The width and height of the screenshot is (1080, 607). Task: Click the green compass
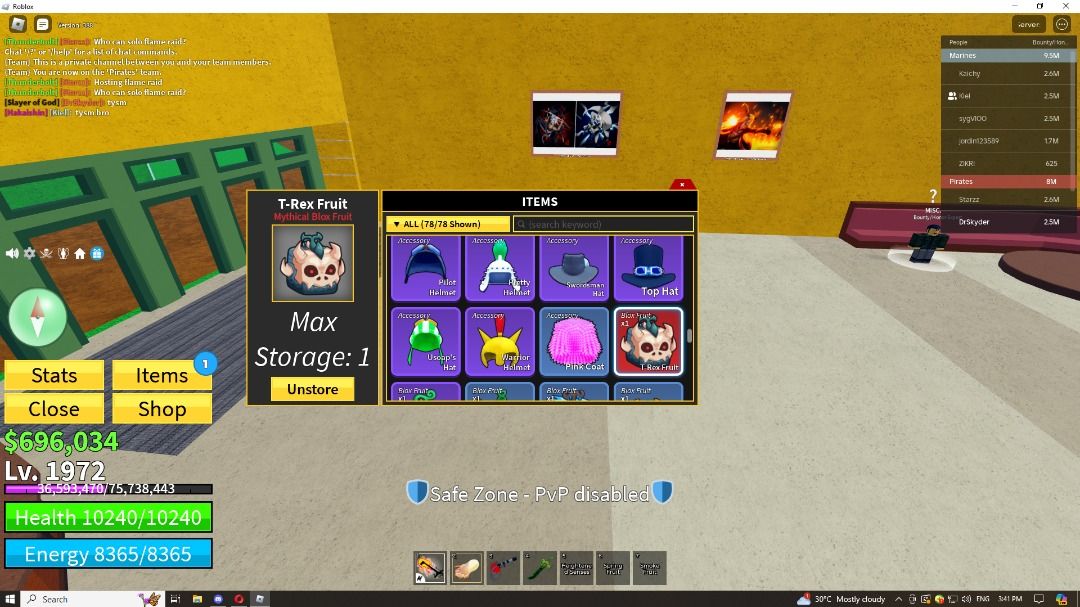pyautogui.click(x=37, y=318)
